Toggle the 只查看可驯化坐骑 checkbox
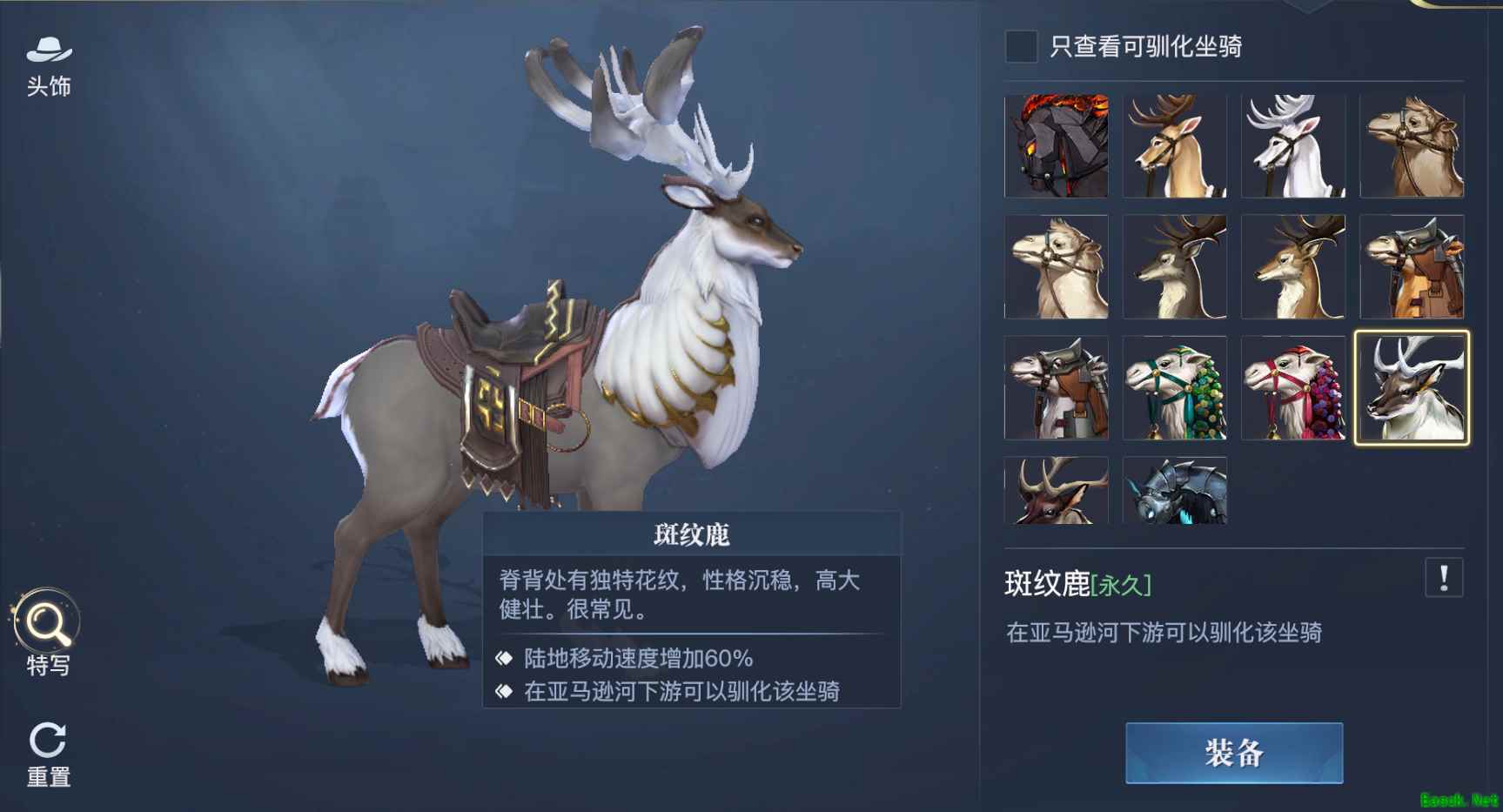Image resolution: width=1503 pixels, height=812 pixels. tap(1021, 46)
